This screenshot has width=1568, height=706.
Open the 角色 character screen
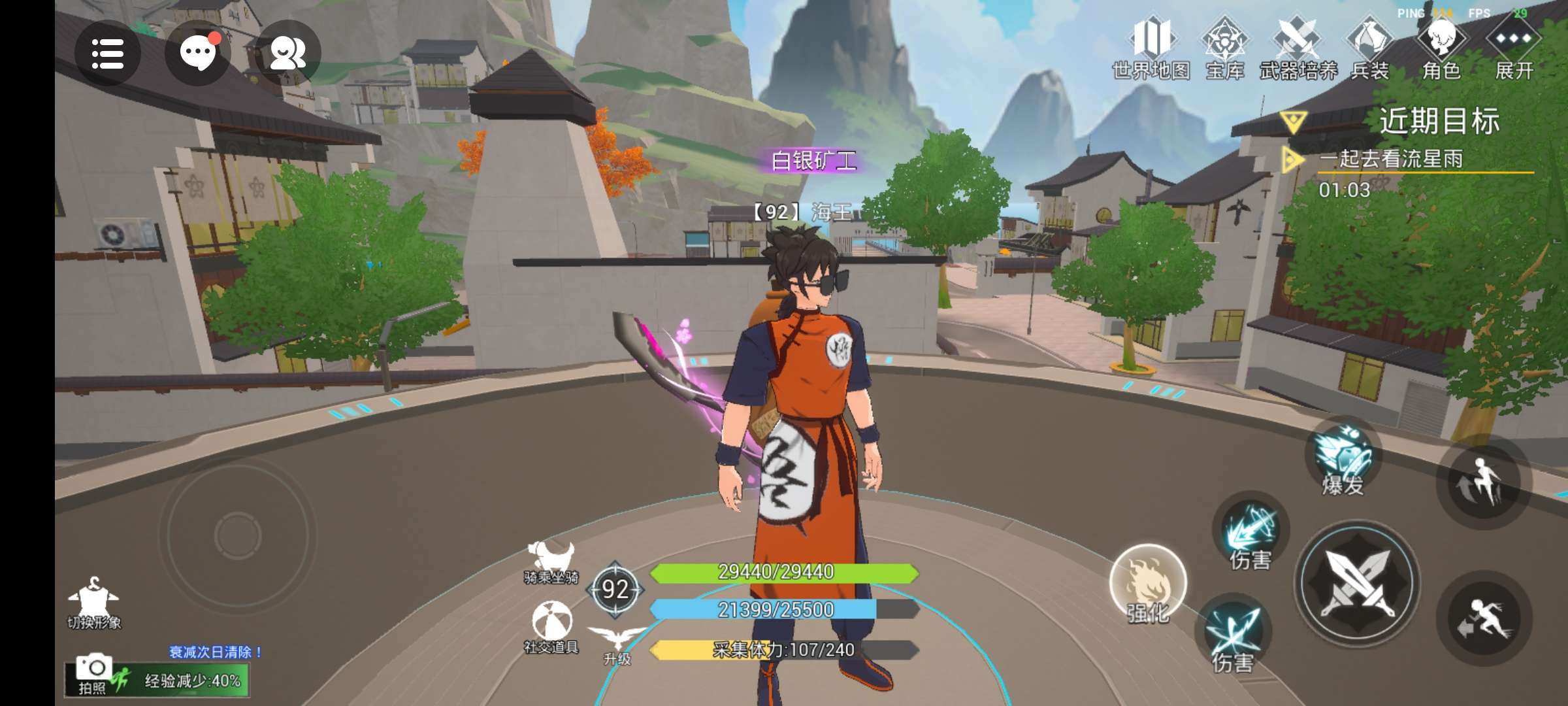(x=1441, y=49)
